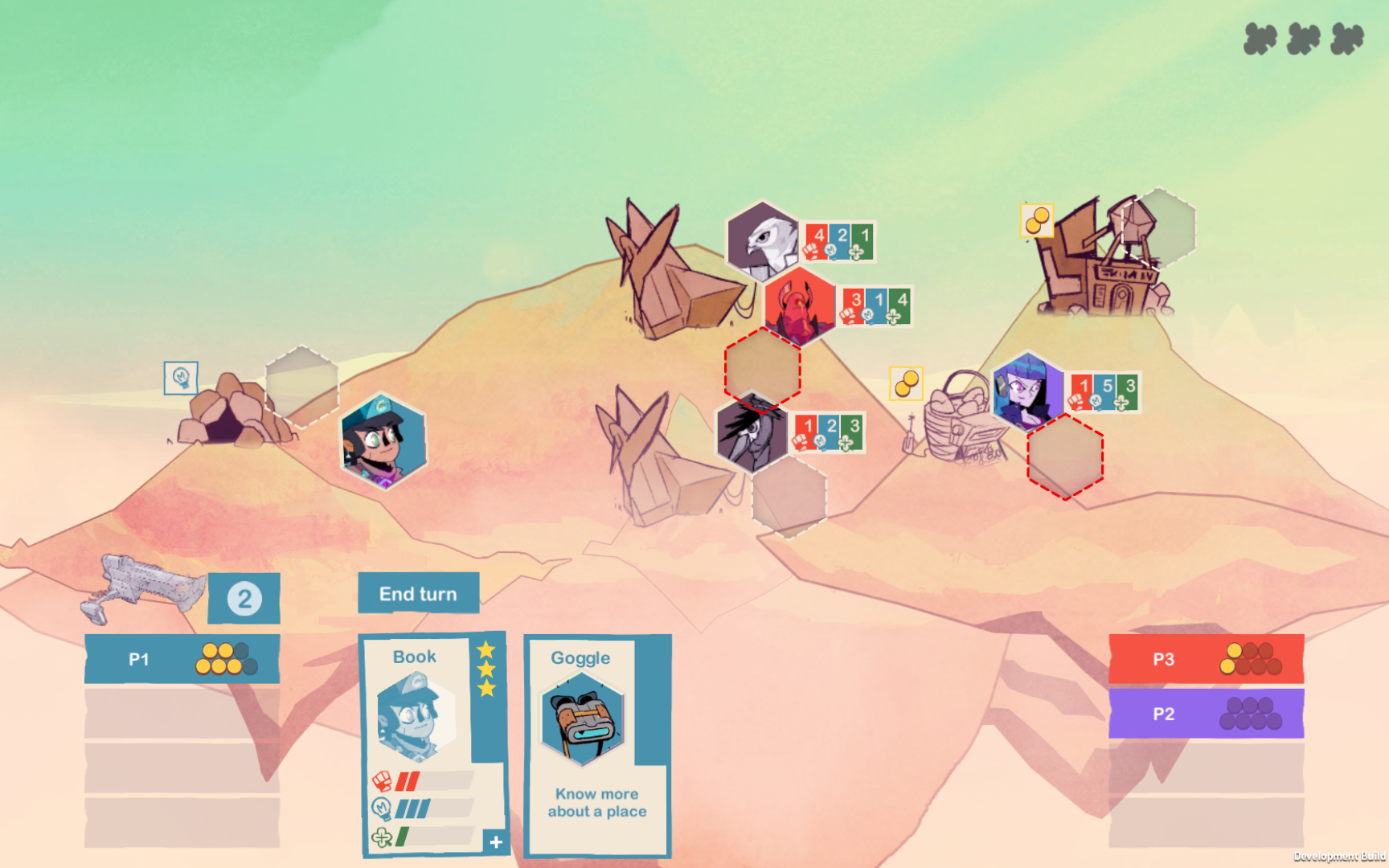
Task: Click the coin icon beside the basket
Action: coord(906,383)
